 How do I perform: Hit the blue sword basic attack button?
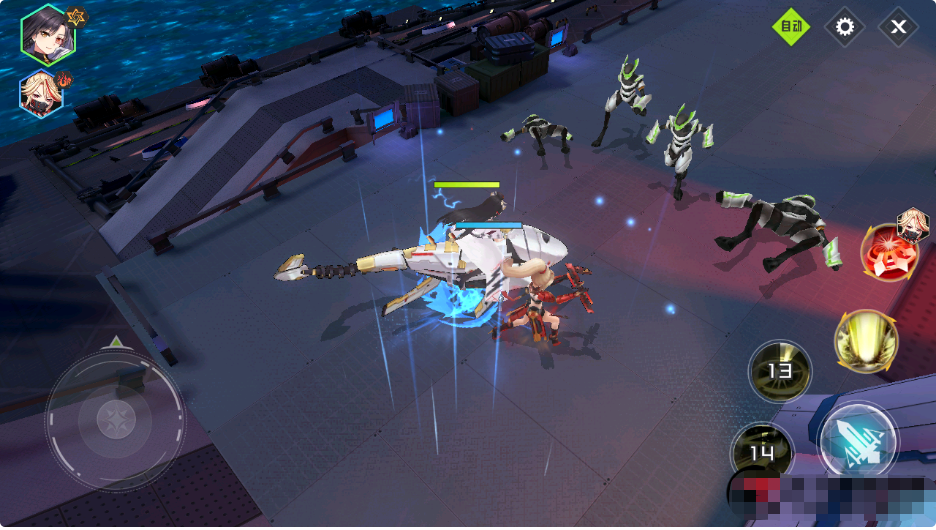point(857,441)
